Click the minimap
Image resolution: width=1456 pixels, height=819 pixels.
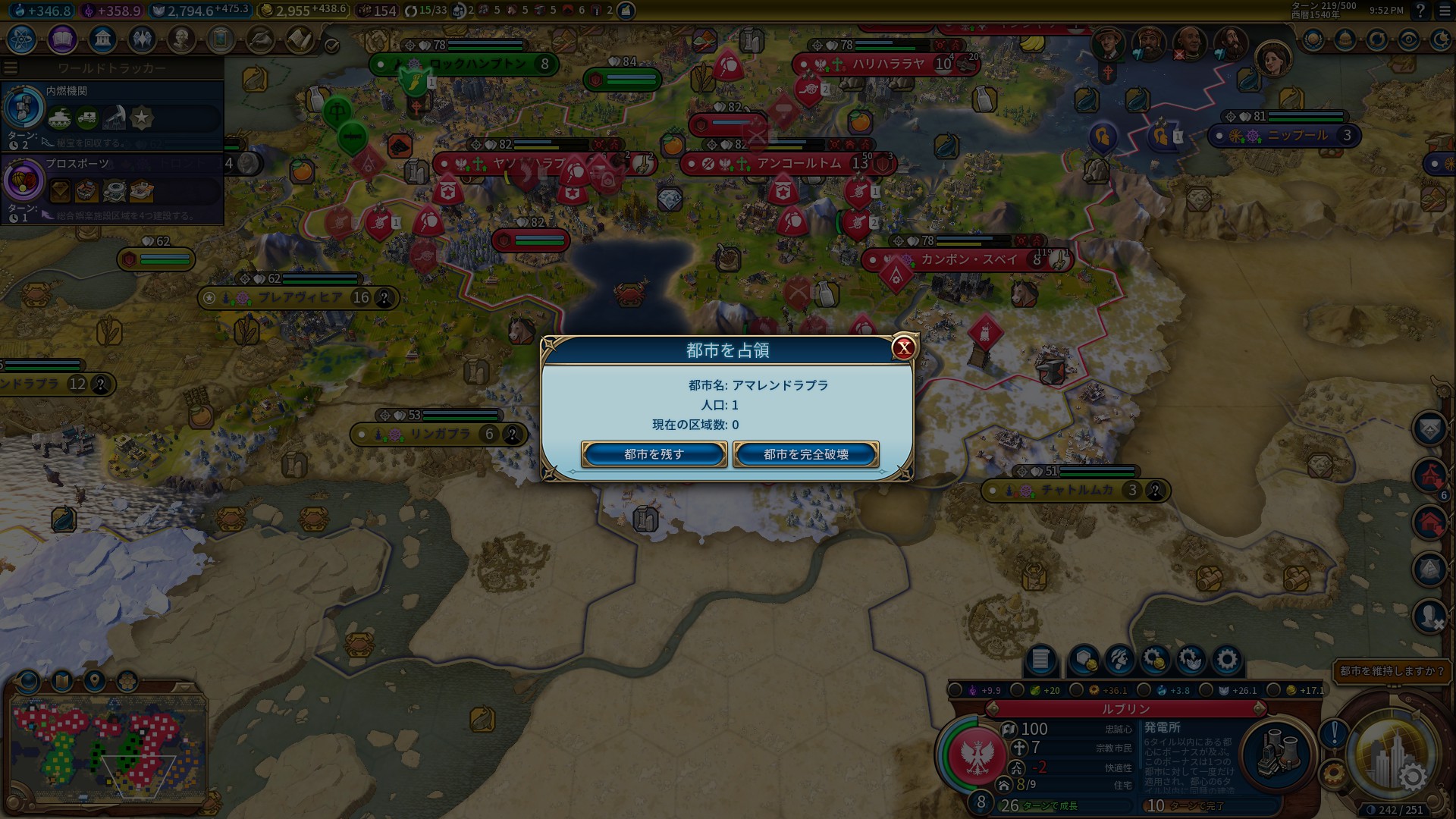(x=108, y=747)
